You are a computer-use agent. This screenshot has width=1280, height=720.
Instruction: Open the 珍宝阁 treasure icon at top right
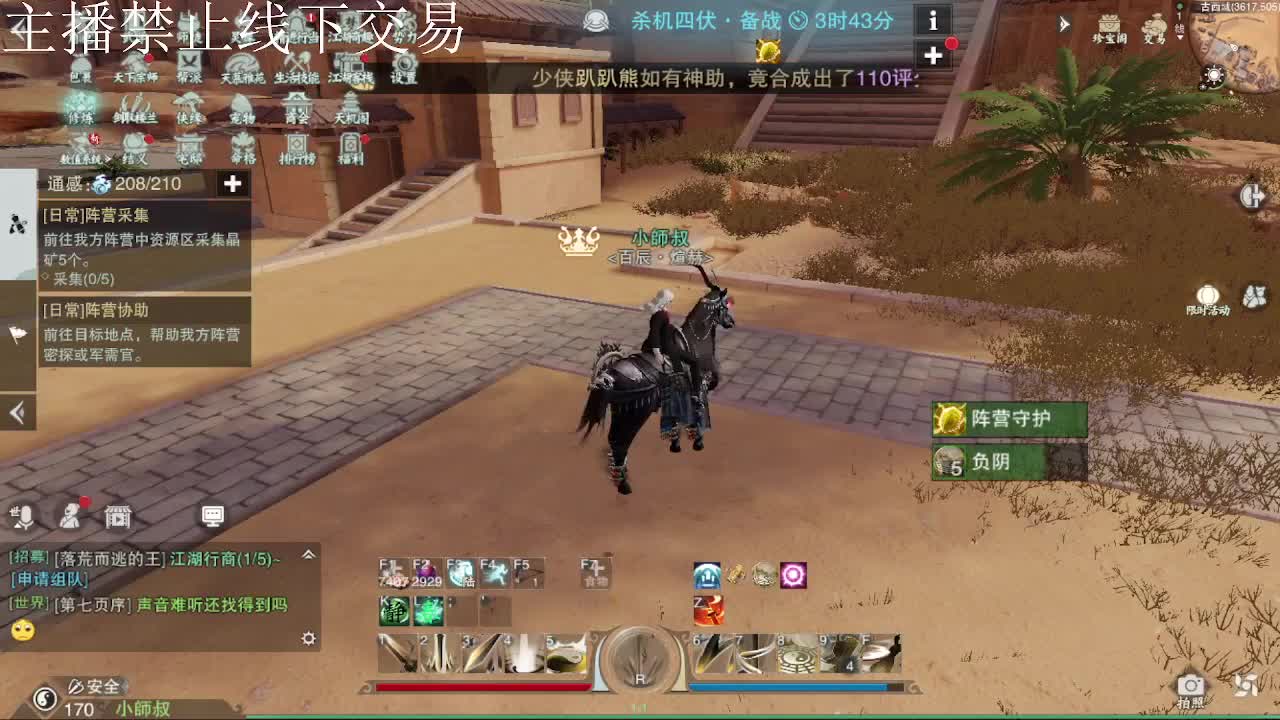point(1109,25)
